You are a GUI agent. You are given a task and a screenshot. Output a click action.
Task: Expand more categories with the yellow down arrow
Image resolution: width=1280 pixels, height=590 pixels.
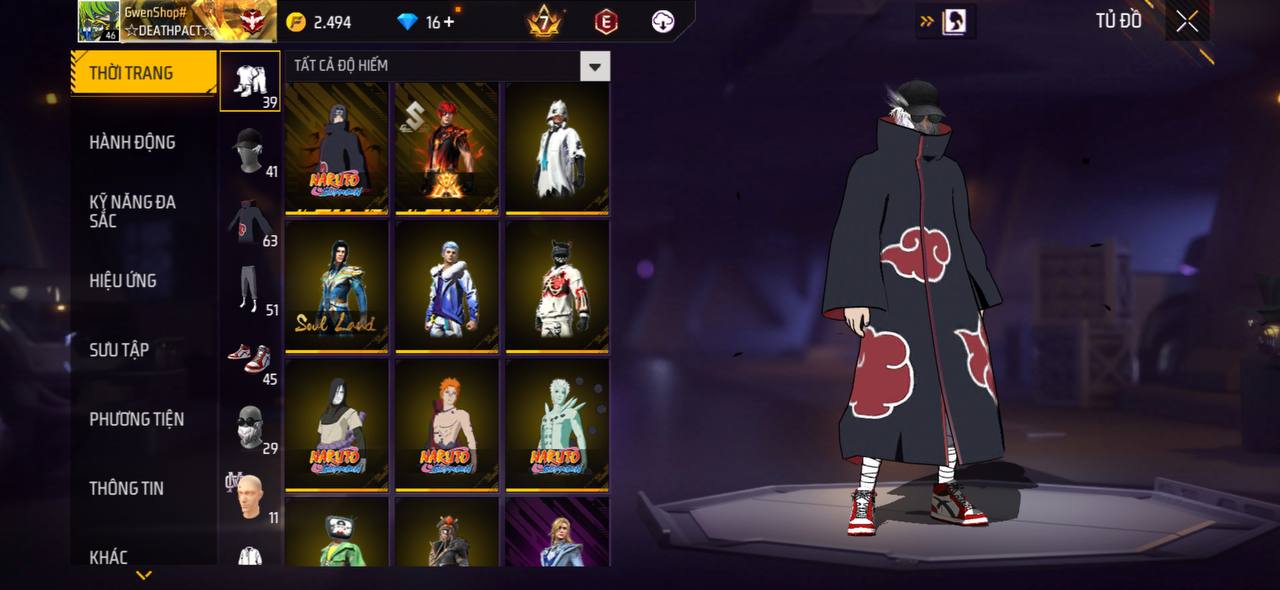pyautogui.click(x=144, y=575)
